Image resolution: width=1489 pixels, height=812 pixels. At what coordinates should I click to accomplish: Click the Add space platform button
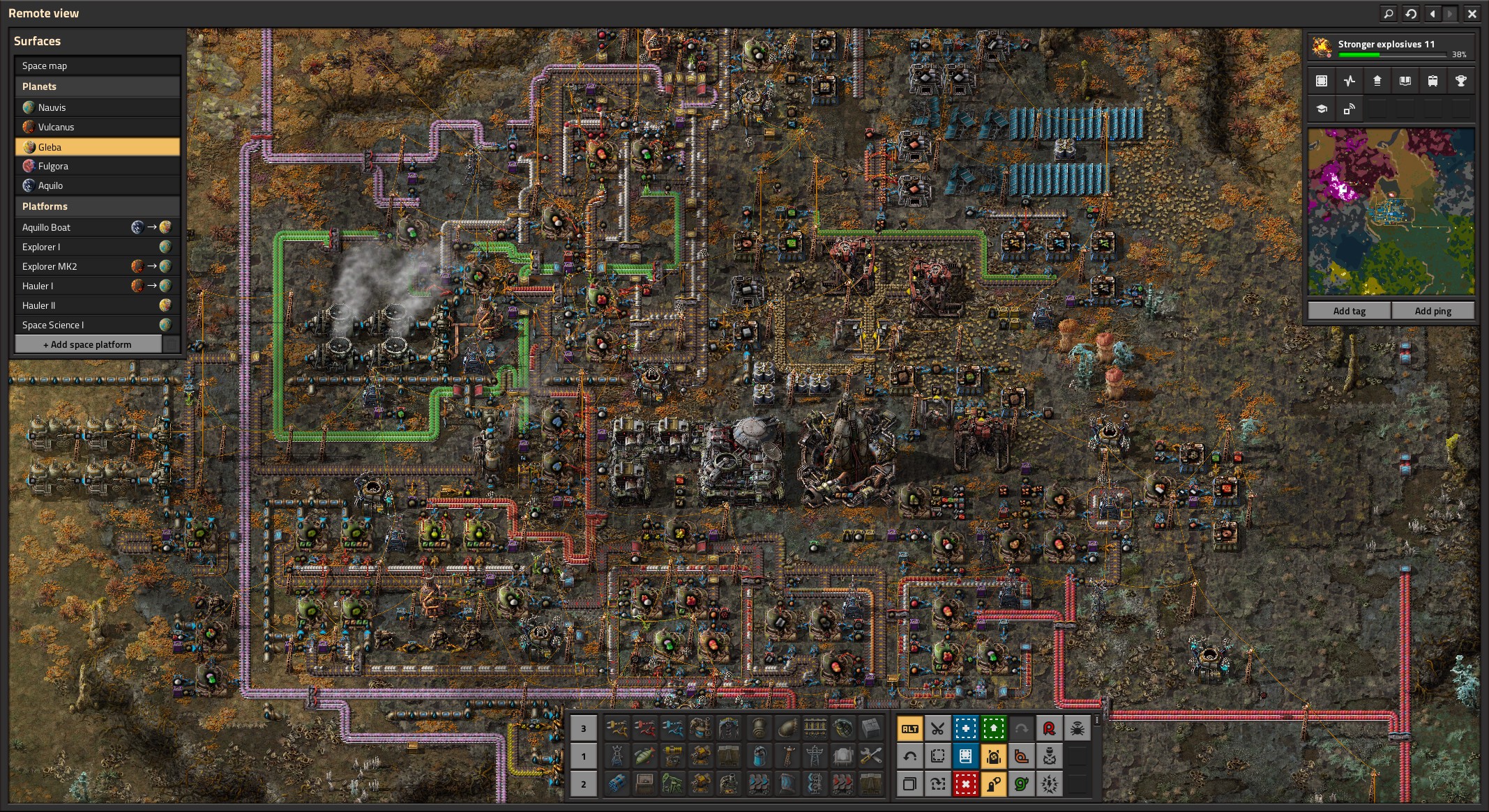pyautogui.click(x=88, y=344)
